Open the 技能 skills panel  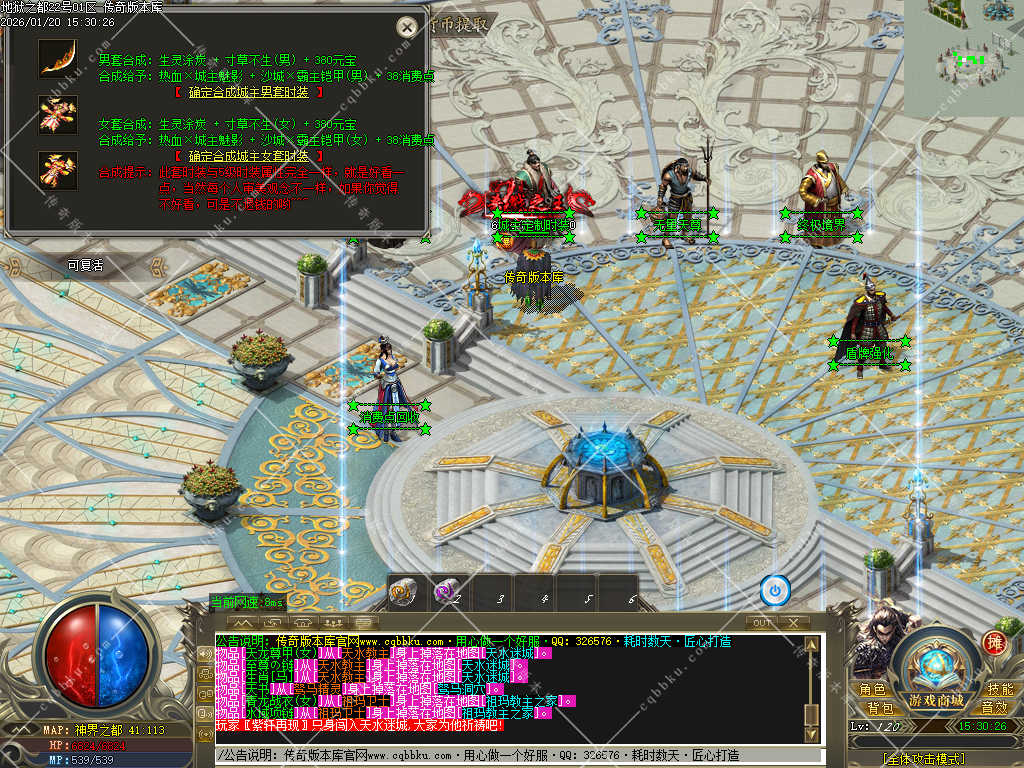(x=1000, y=690)
